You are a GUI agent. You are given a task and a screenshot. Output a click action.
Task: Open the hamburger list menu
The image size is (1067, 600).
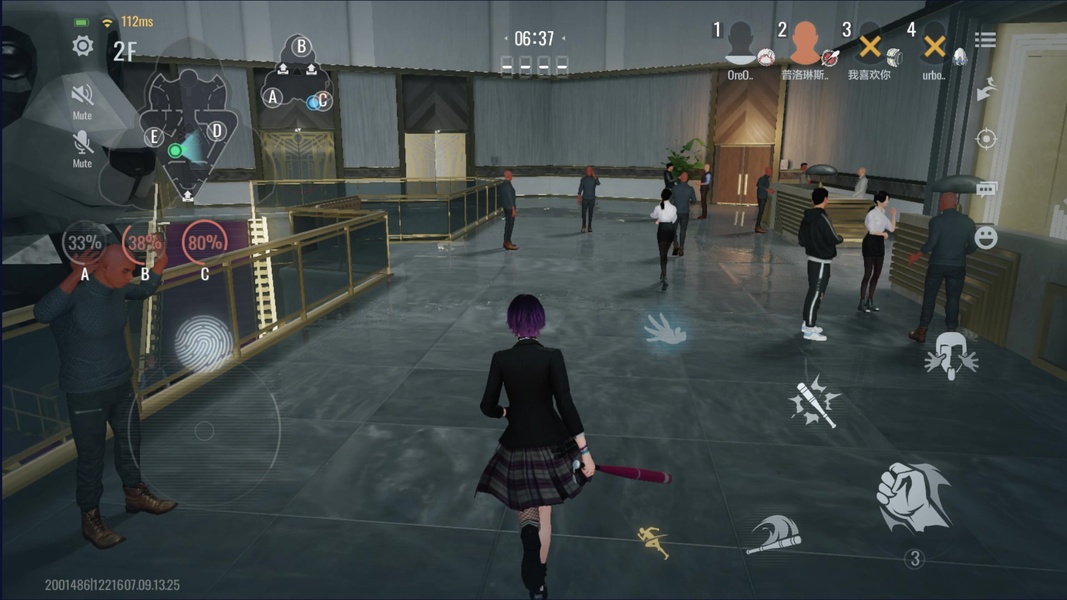coord(985,40)
